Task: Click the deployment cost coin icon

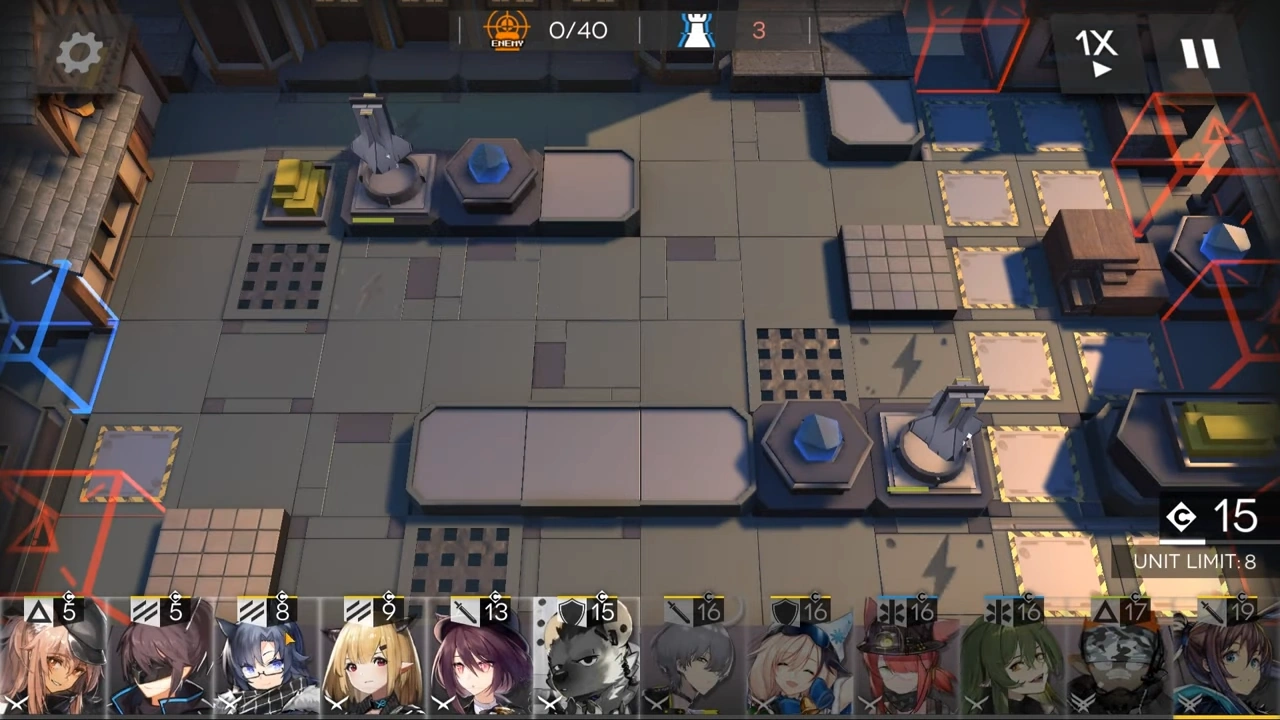Action: point(1183,516)
